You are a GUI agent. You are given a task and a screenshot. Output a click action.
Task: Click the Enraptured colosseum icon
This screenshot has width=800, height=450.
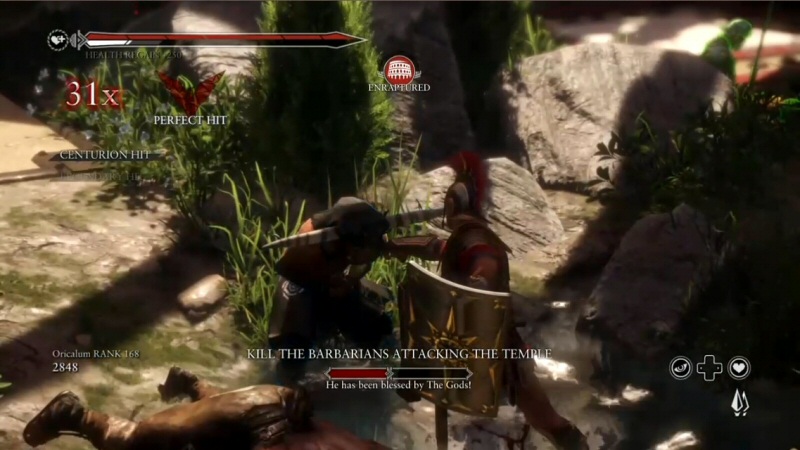(x=398, y=68)
